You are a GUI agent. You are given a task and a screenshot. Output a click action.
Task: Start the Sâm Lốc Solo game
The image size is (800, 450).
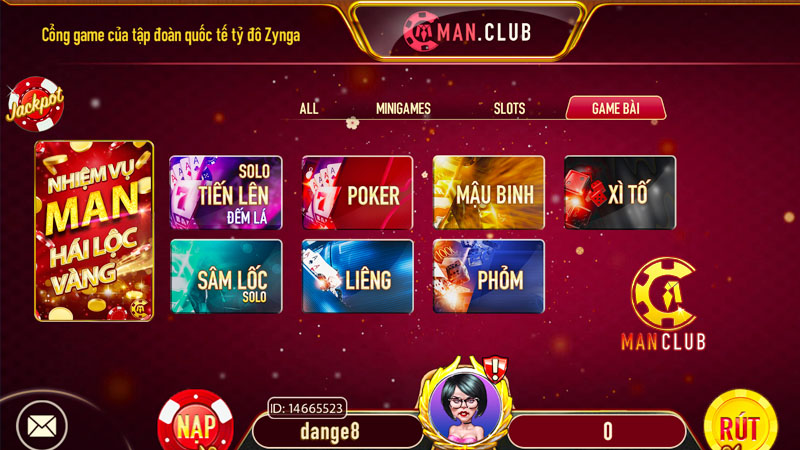coord(226,277)
